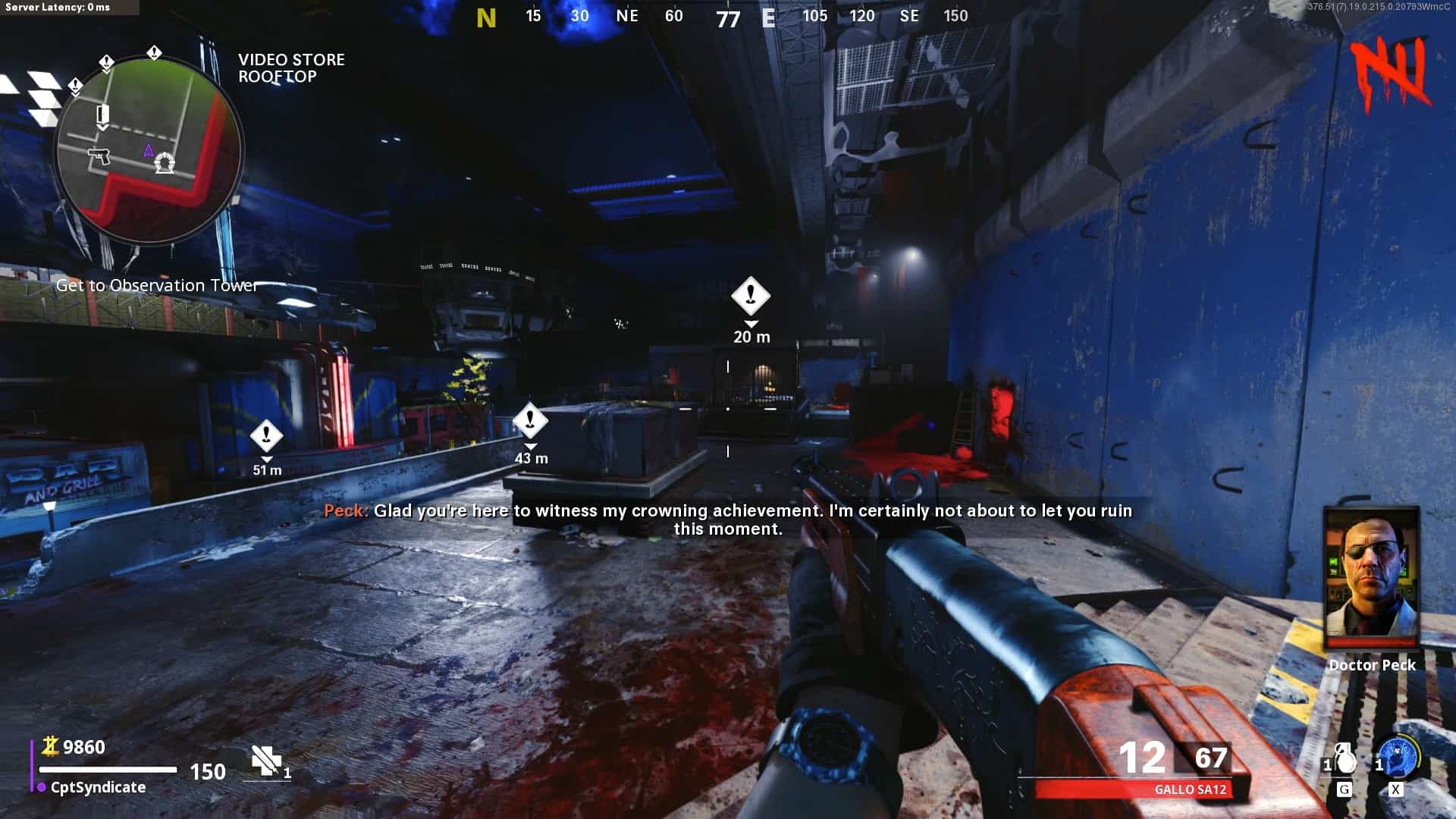The height and width of the screenshot is (819, 1456).
Task: Select the grenade equipment icon
Action: coord(1343,759)
